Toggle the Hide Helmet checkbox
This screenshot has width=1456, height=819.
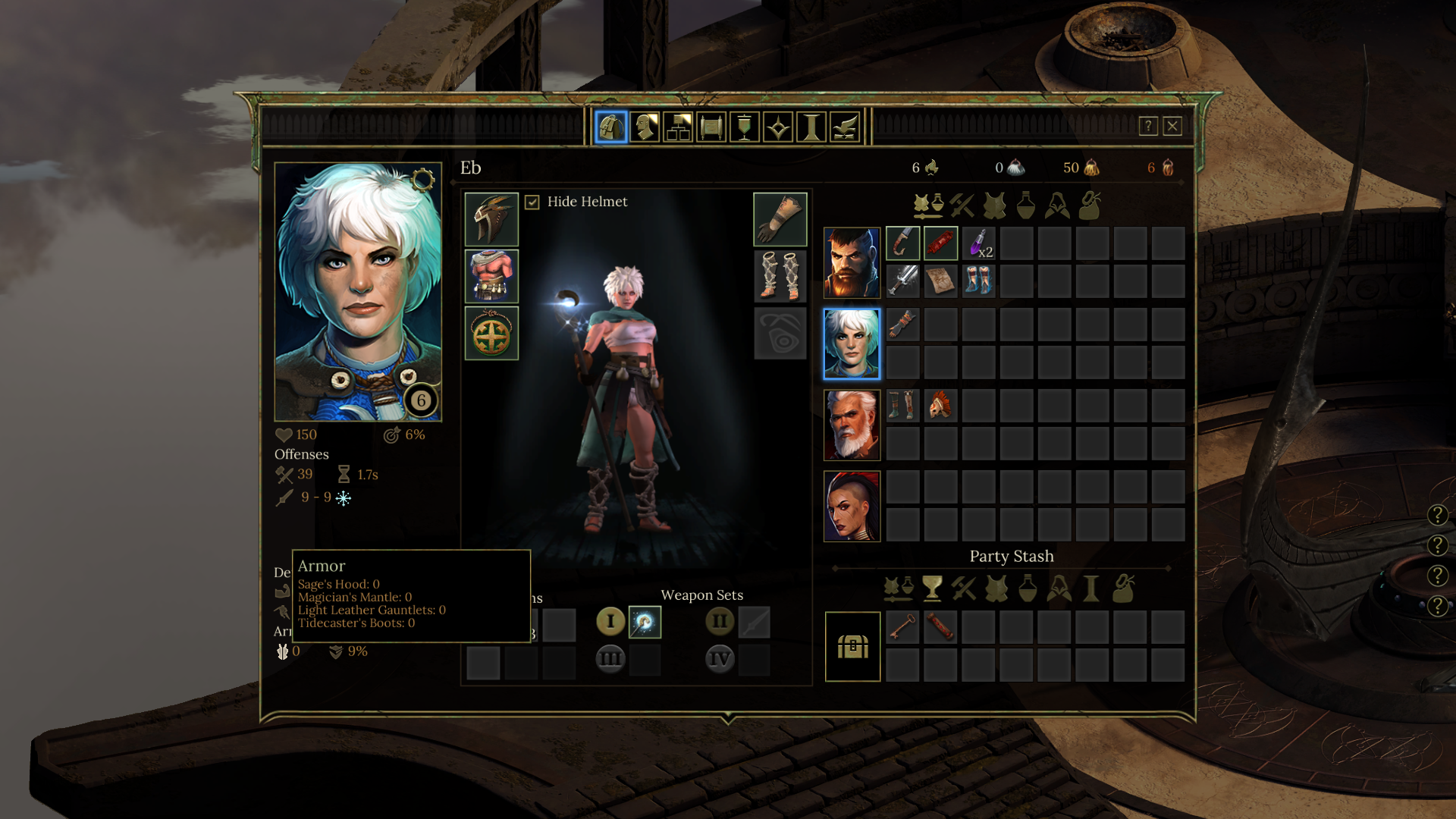coord(532,202)
